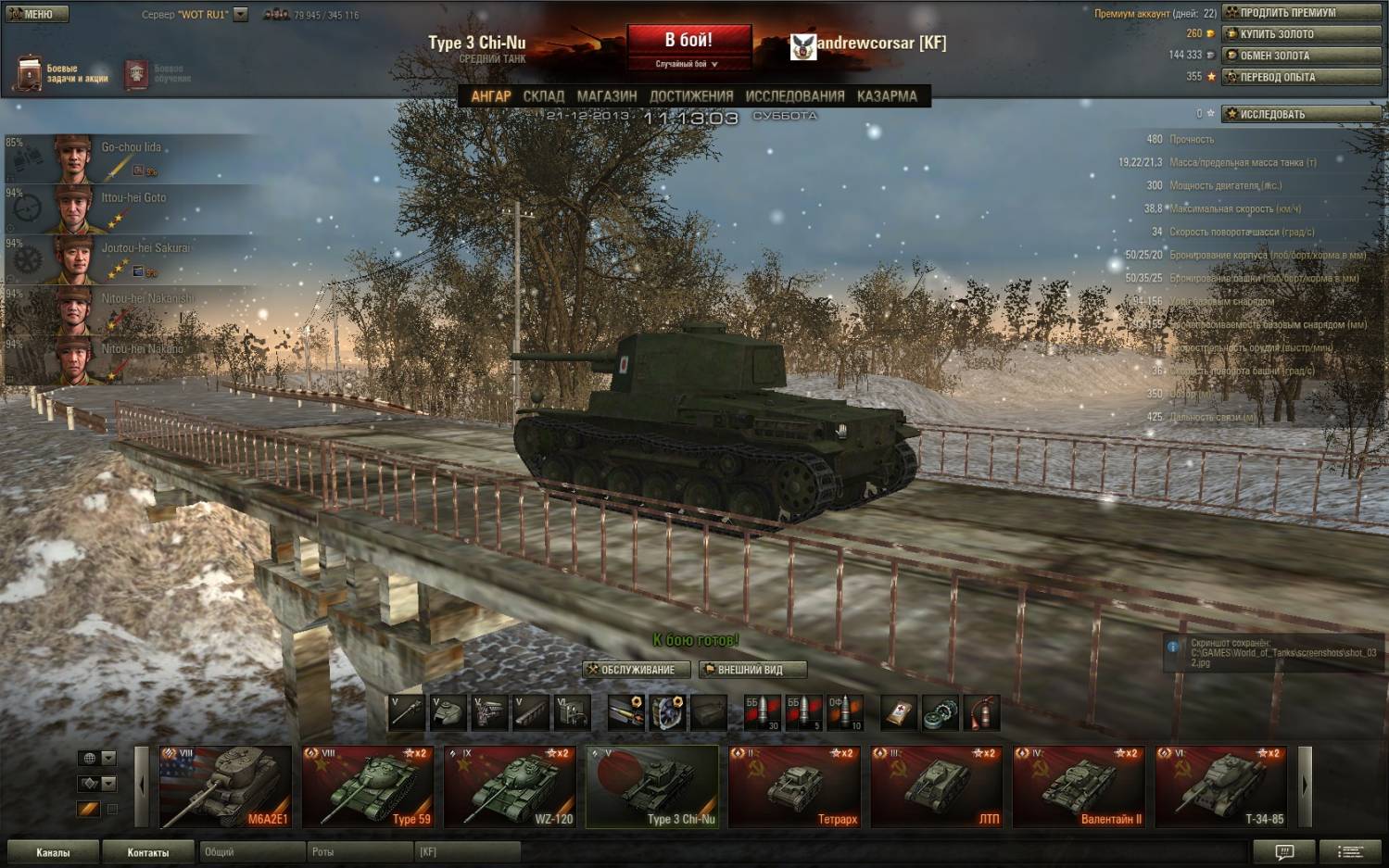Select the M6A2E1 tank in carousel
The height and width of the screenshot is (868, 1389).
[x=225, y=786]
